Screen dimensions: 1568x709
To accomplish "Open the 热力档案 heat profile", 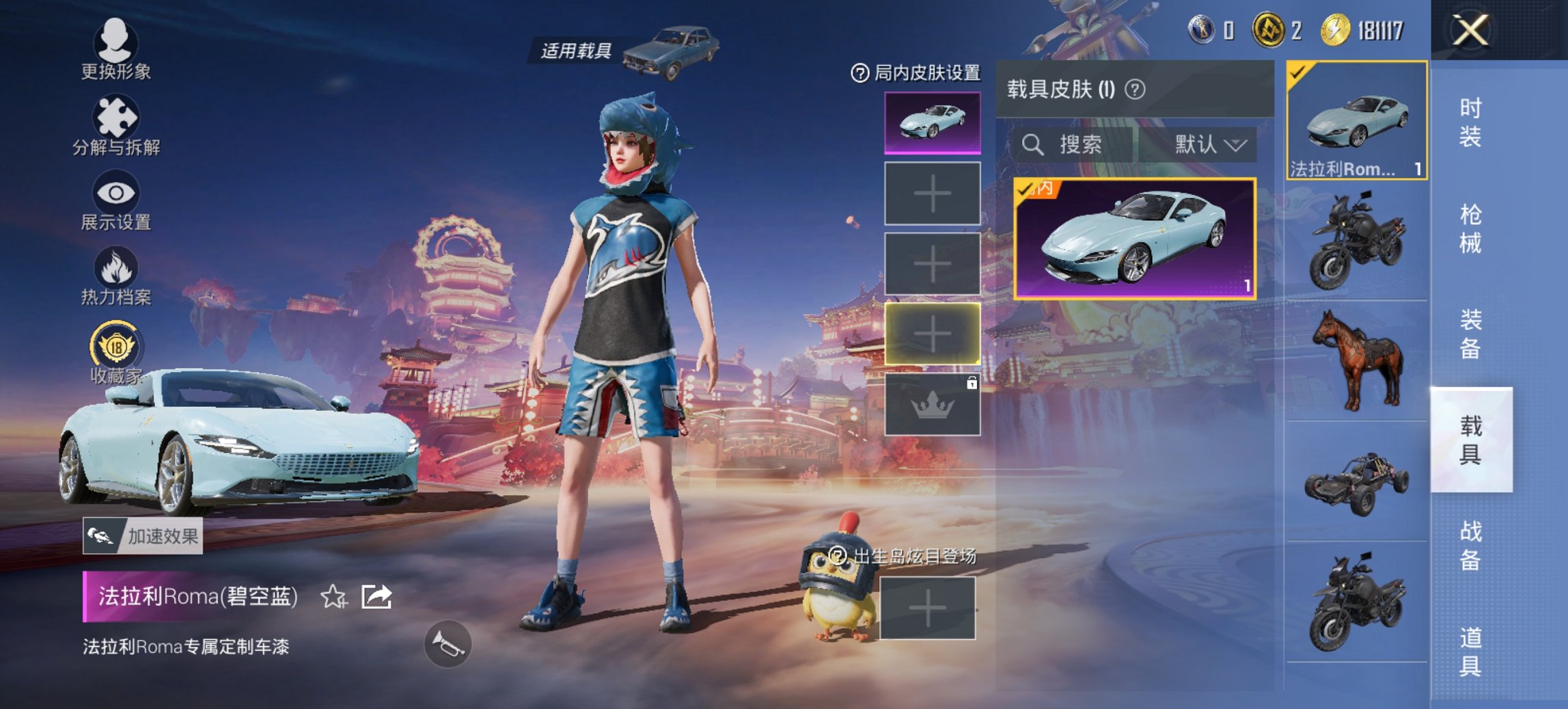I will click(116, 277).
